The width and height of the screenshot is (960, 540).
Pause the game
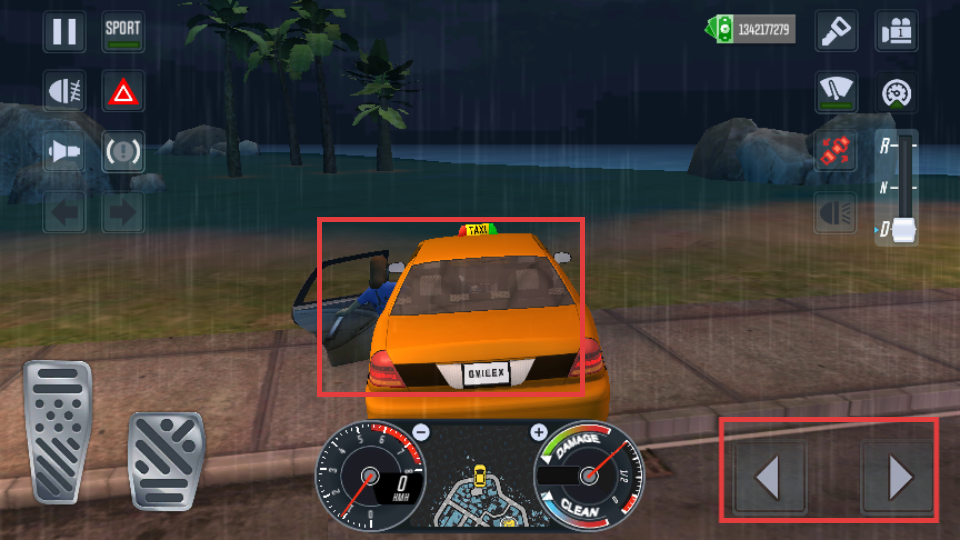(64, 31)
